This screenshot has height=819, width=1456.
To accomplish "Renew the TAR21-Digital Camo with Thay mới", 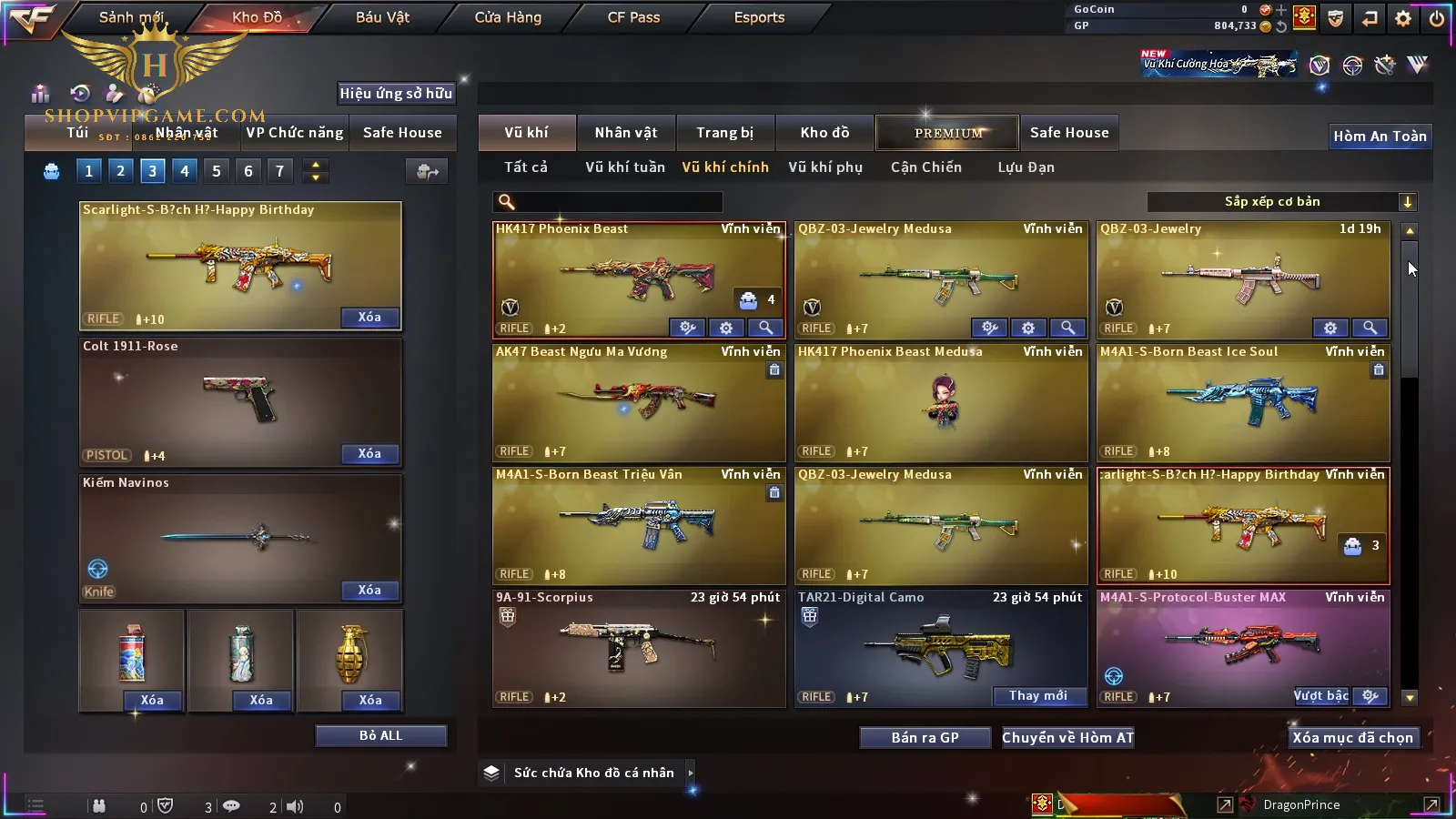I will click(1038, 696).
